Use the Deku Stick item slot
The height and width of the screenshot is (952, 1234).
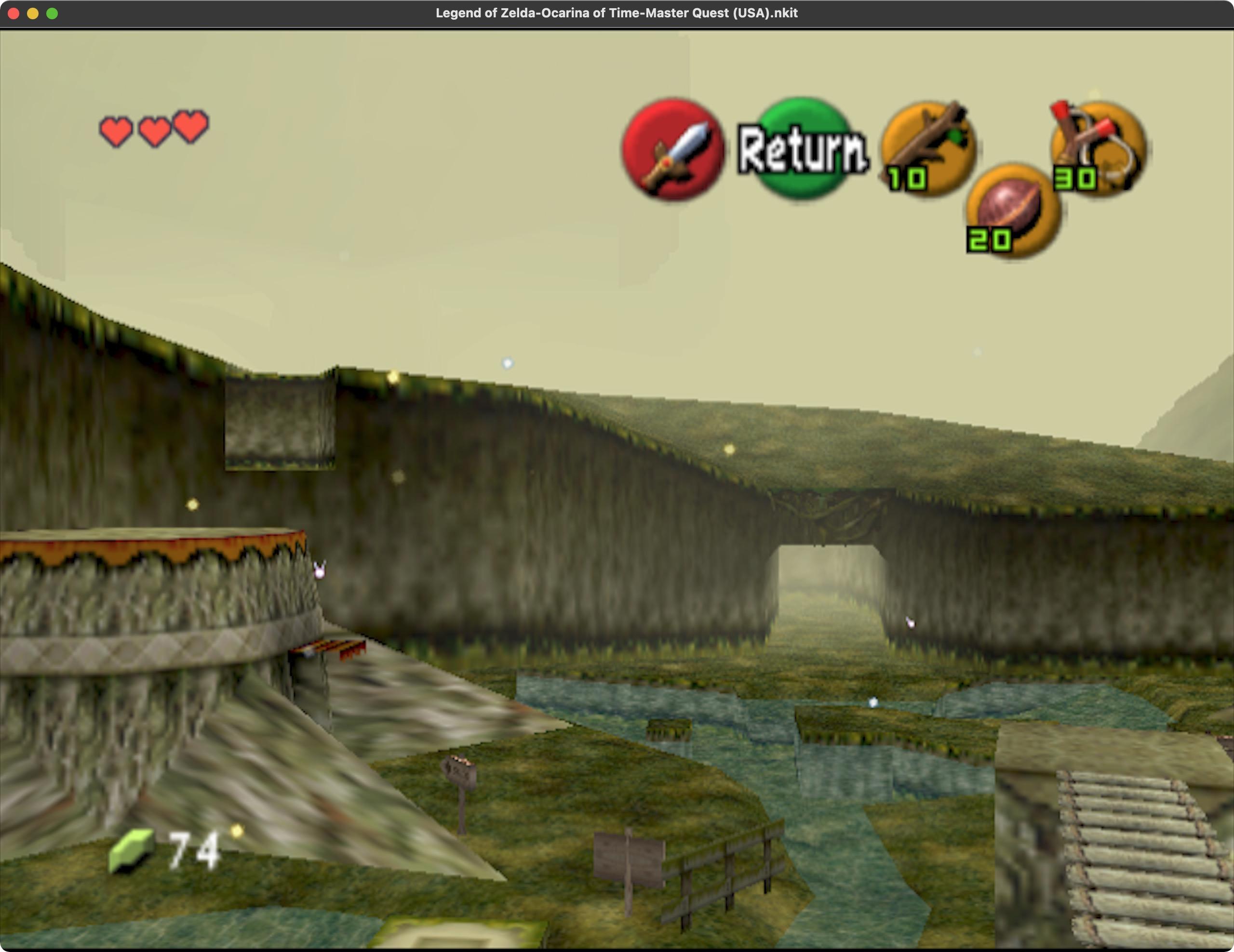pyautogui.click(x=928, y=148)
